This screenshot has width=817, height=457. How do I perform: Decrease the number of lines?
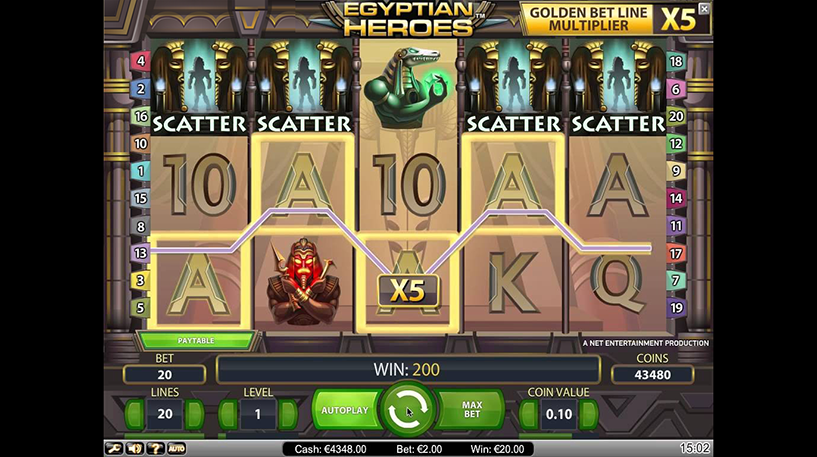[131, 415]
